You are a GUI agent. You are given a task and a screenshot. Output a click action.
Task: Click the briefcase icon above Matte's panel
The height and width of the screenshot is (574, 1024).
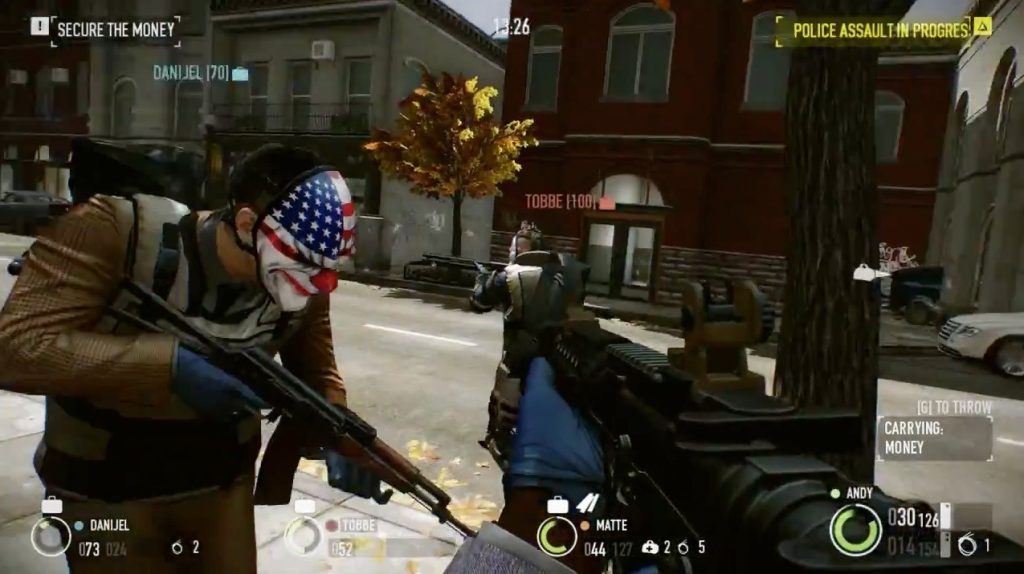click(x=557, y=506)
